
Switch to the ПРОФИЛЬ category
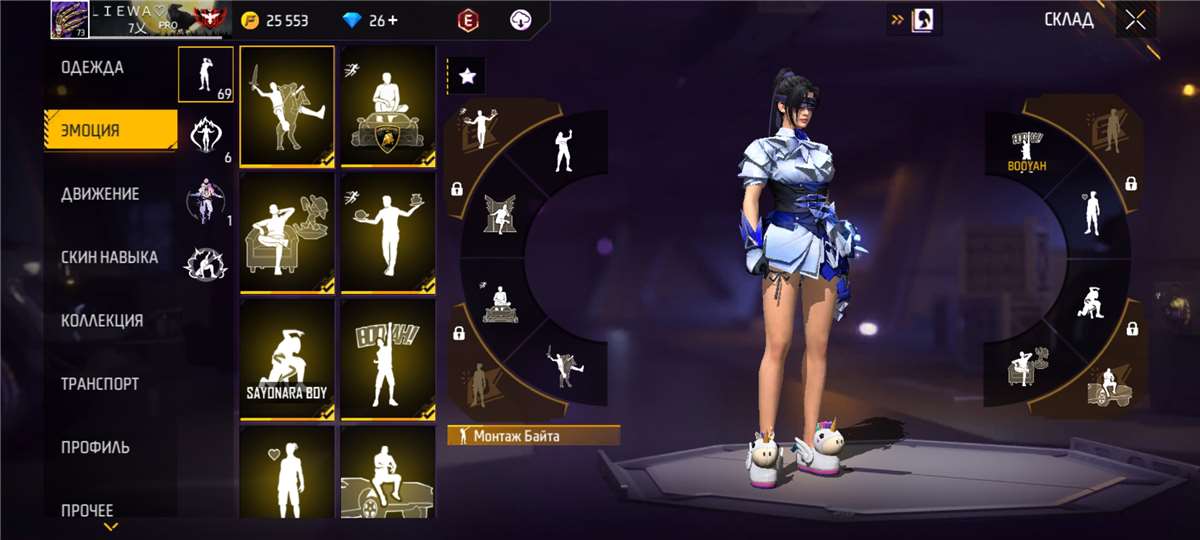95,447
